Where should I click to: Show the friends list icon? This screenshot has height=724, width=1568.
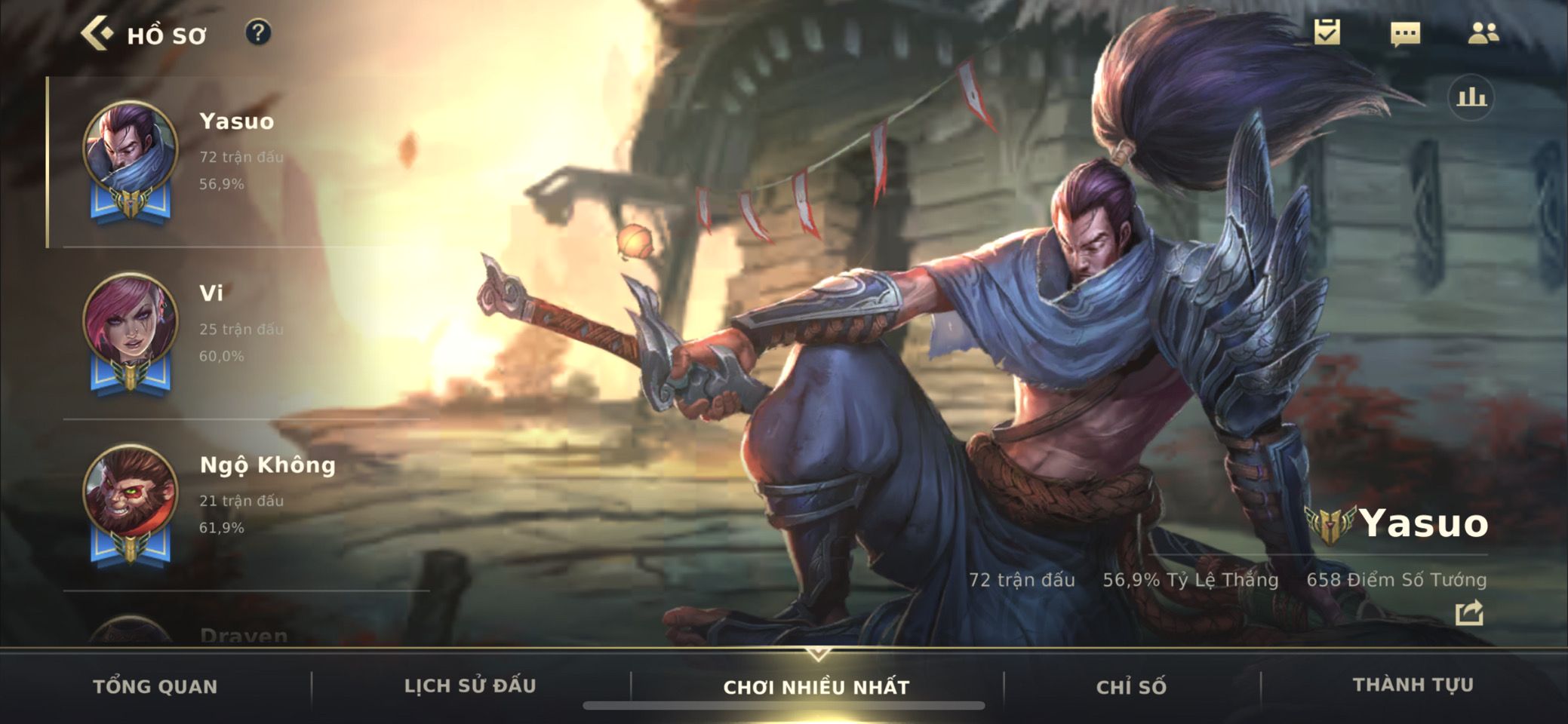(x=1483, y=32)
